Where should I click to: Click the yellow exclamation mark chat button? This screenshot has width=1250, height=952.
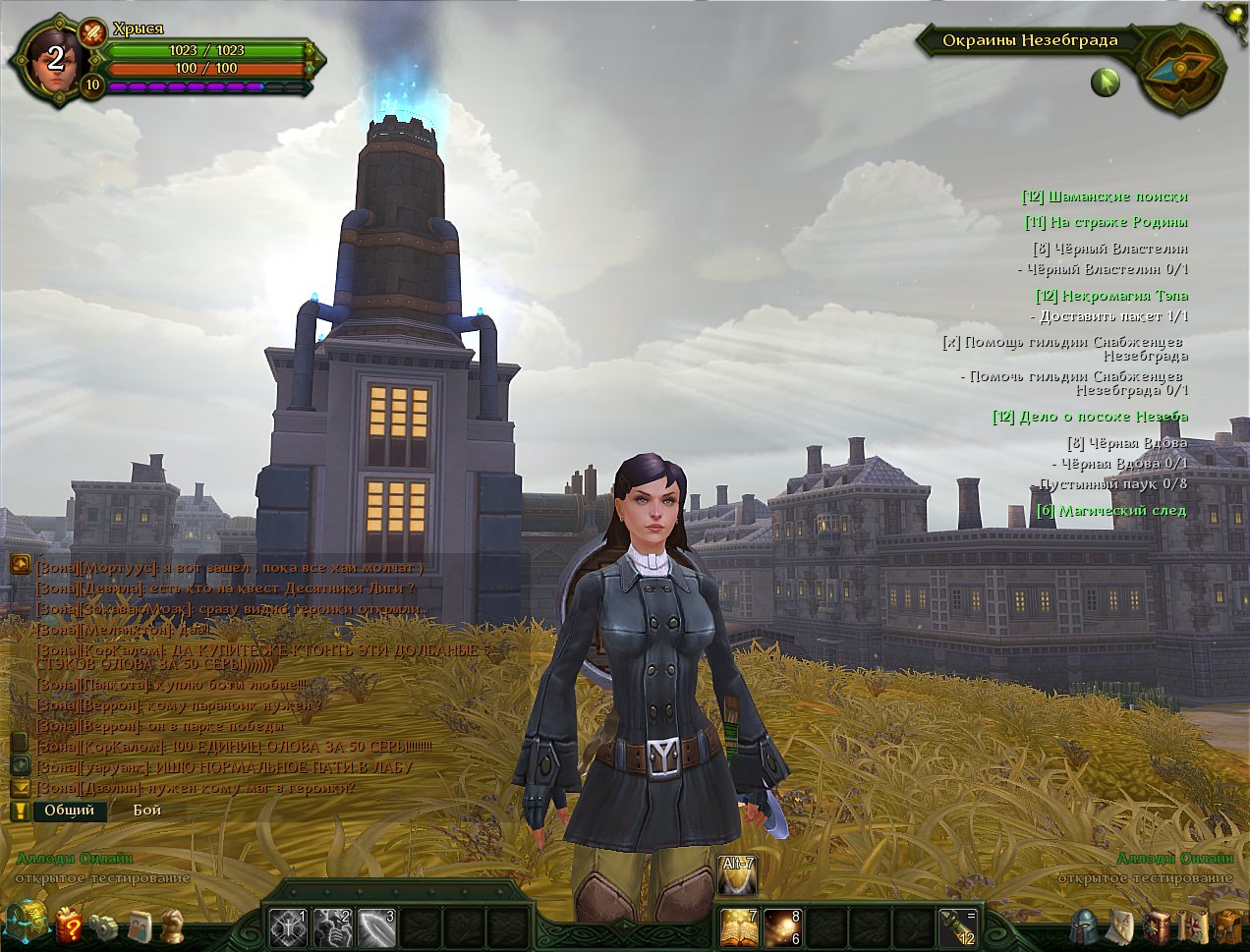20,811
